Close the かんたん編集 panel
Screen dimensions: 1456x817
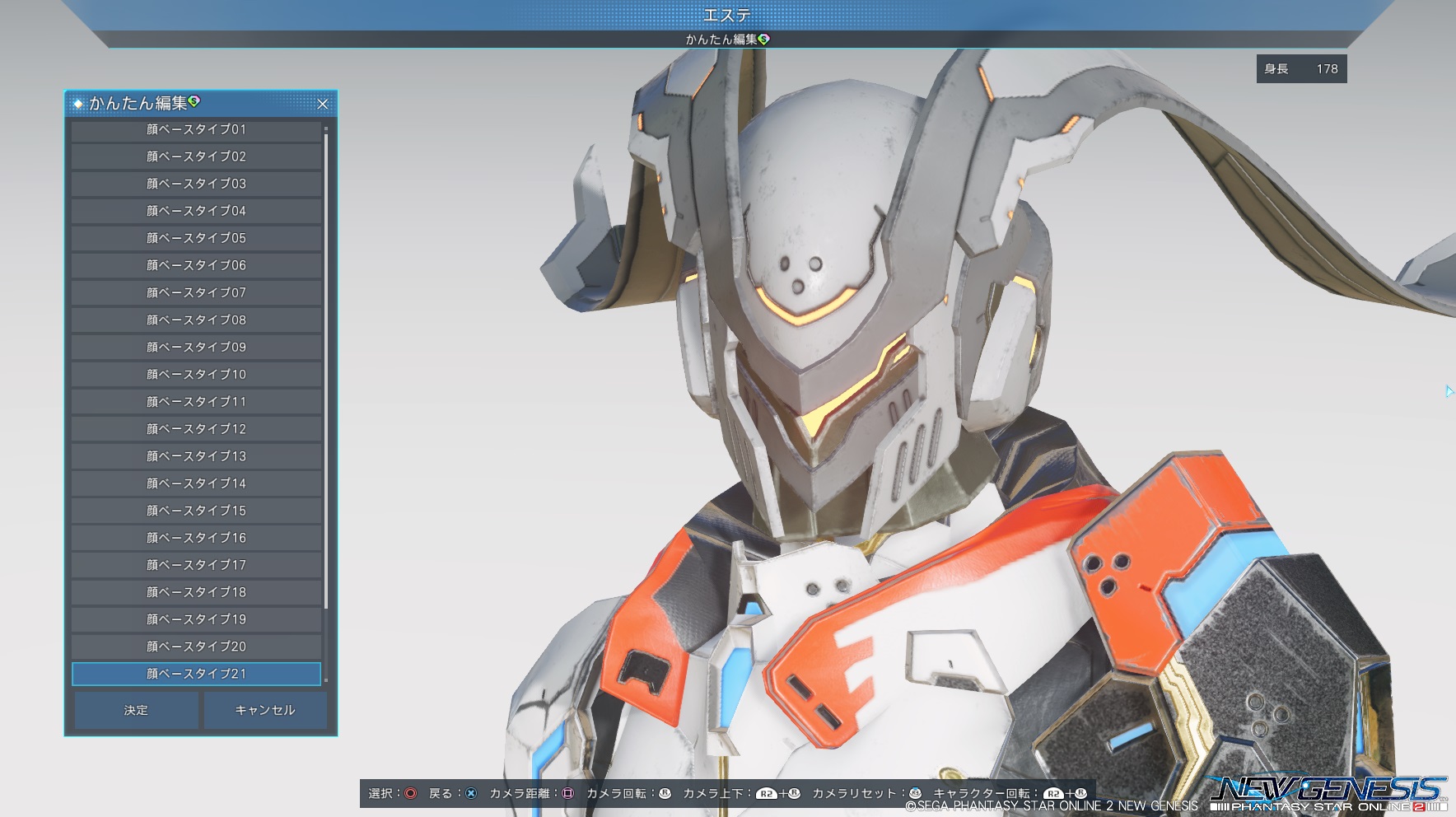coord(323,104)
